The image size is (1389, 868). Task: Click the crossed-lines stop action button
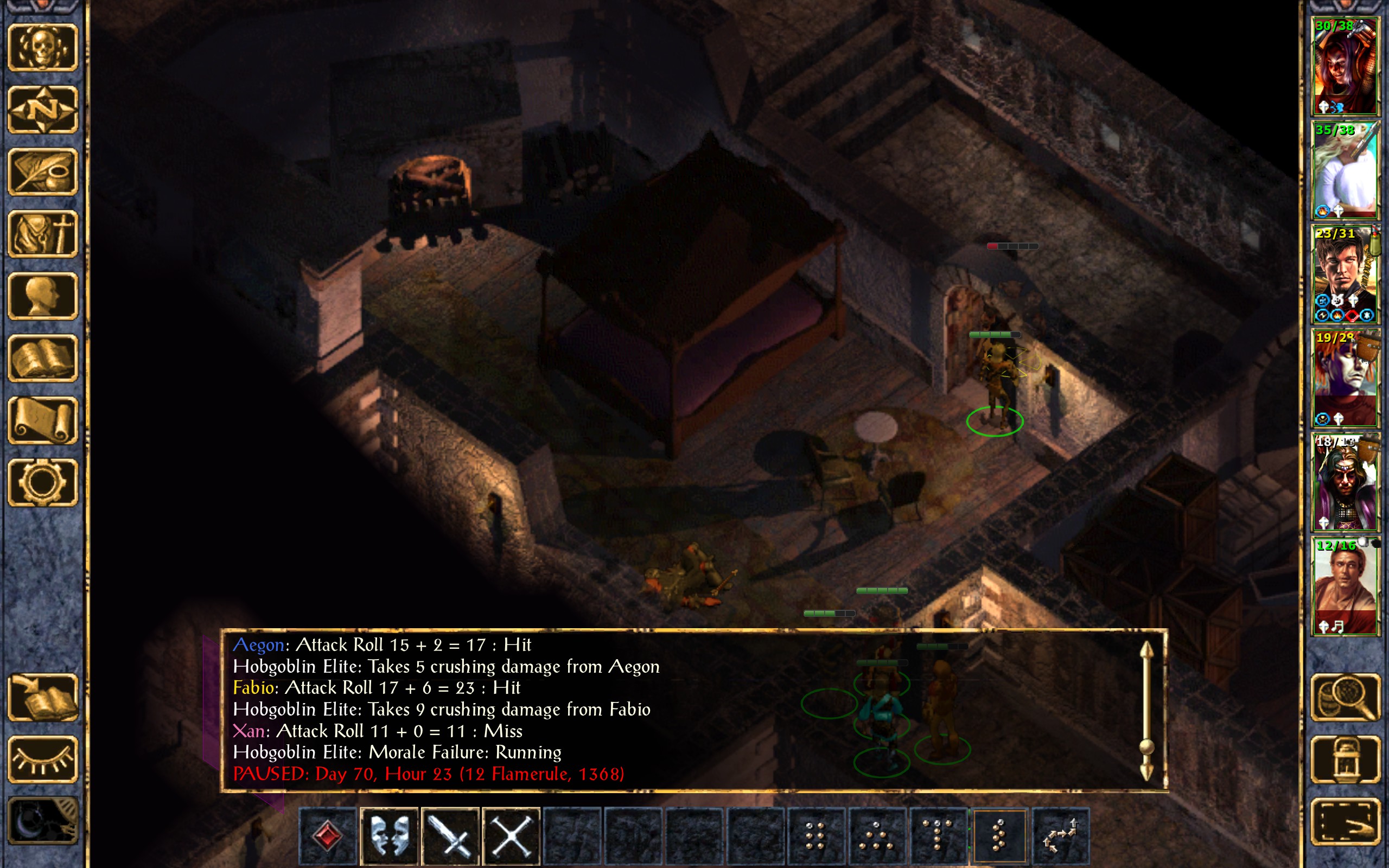click(x=512, y=836)
